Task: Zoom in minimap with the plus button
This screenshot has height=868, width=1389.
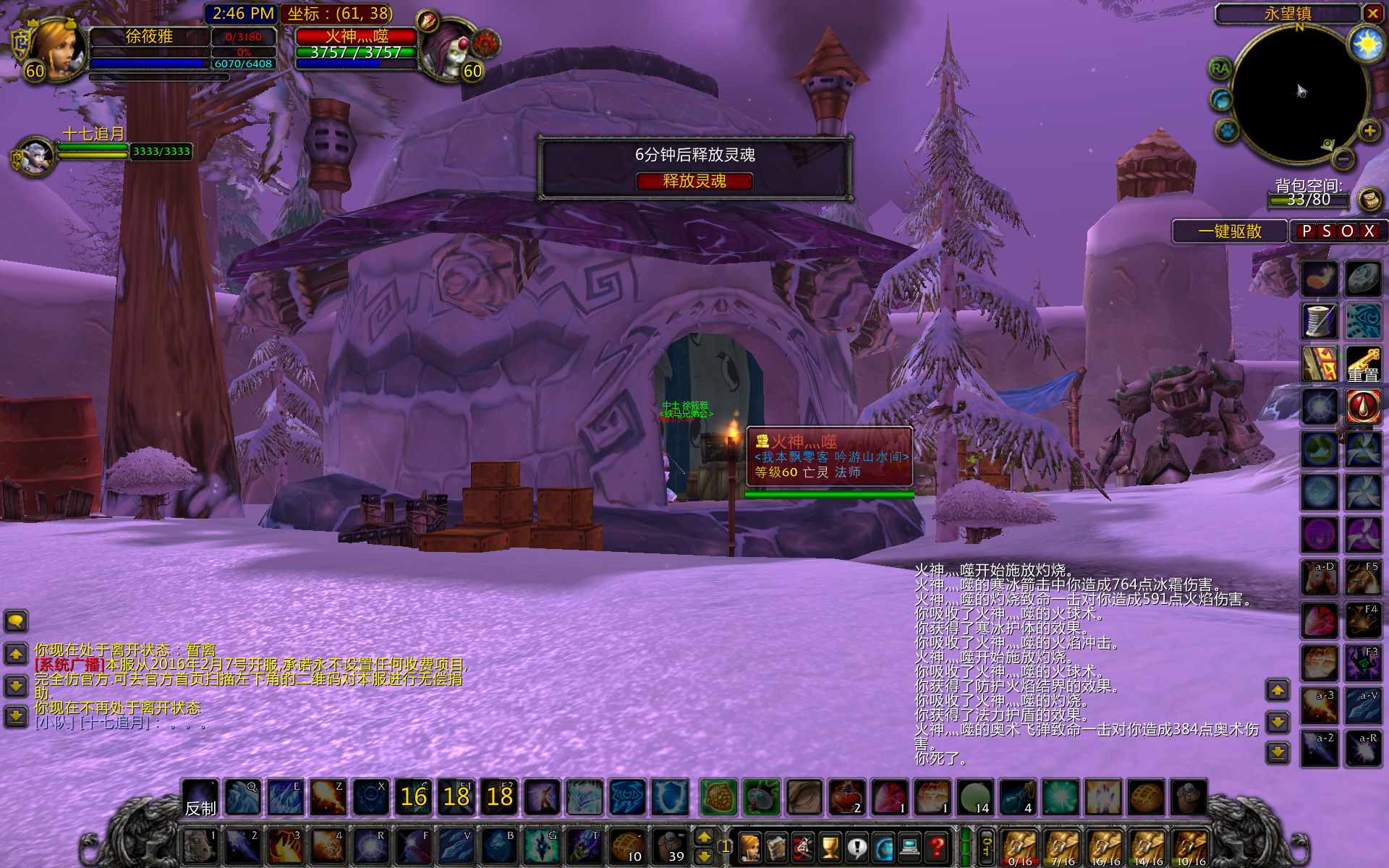Action: [x=1369, y=131]
